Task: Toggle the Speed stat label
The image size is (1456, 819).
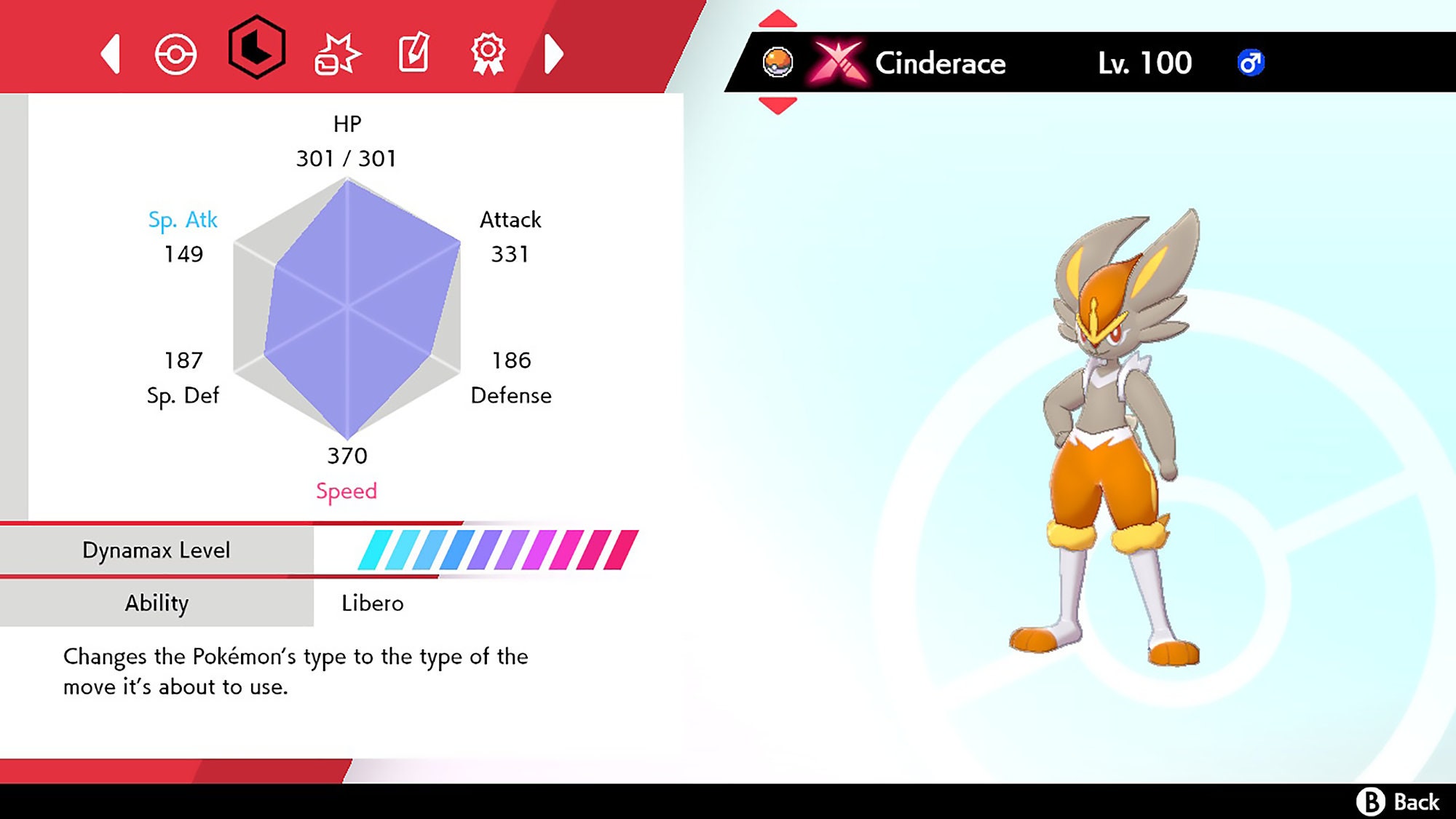Action: (x=347, y=491)
